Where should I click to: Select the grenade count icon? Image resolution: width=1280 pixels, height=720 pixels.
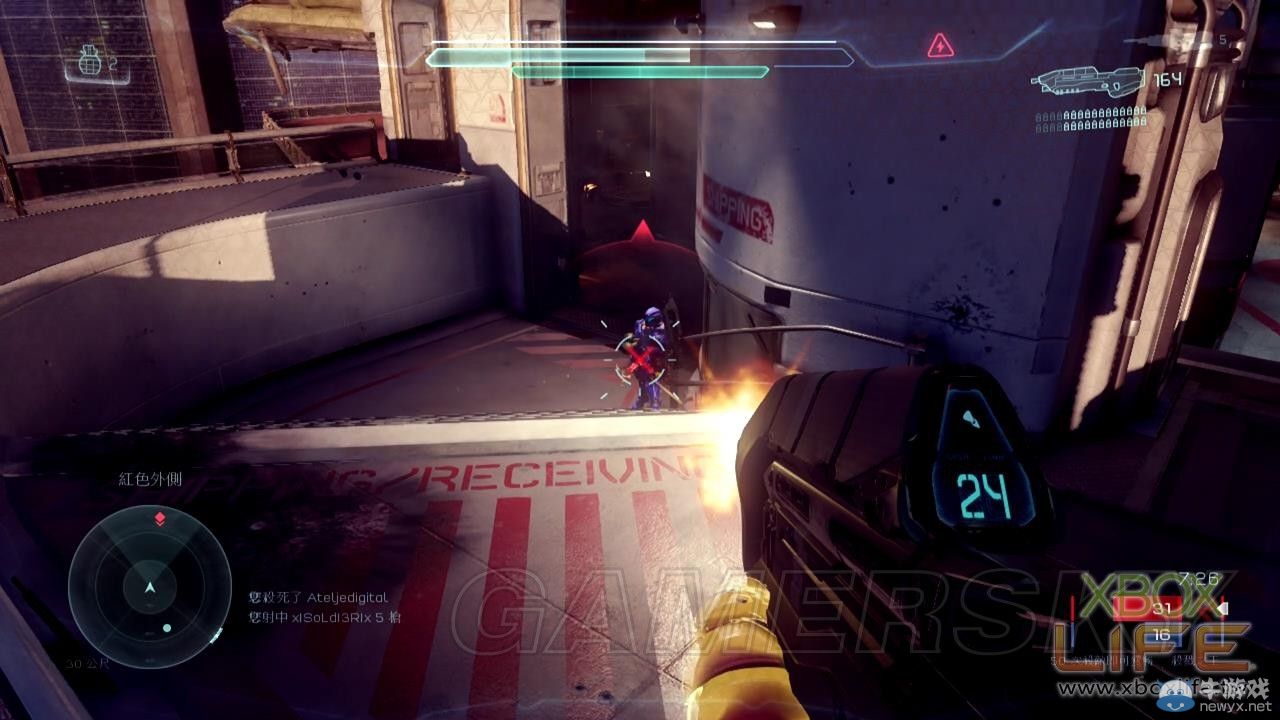(x=91, y=64)
